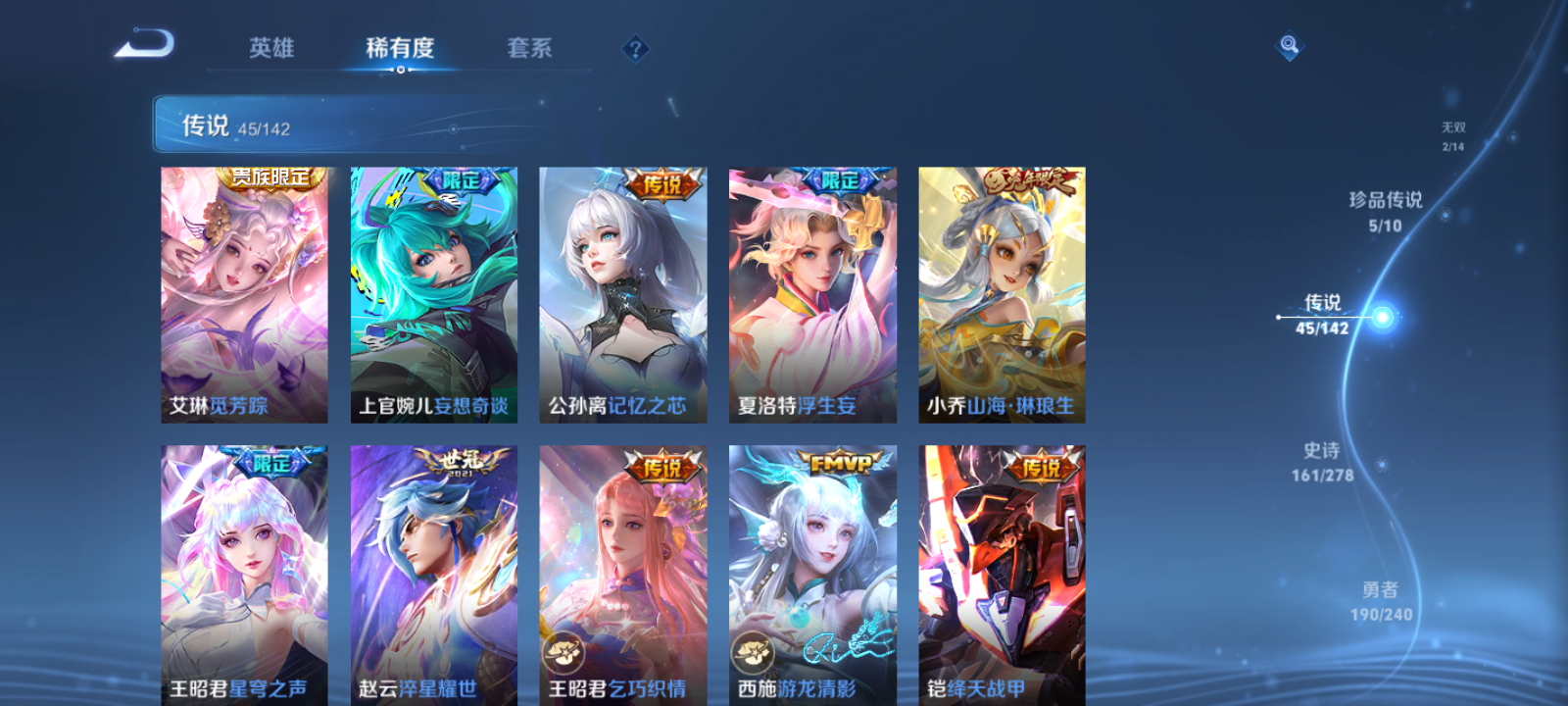Switch to the 套系 tab
1568x706 pixels.
pos(527,48)
